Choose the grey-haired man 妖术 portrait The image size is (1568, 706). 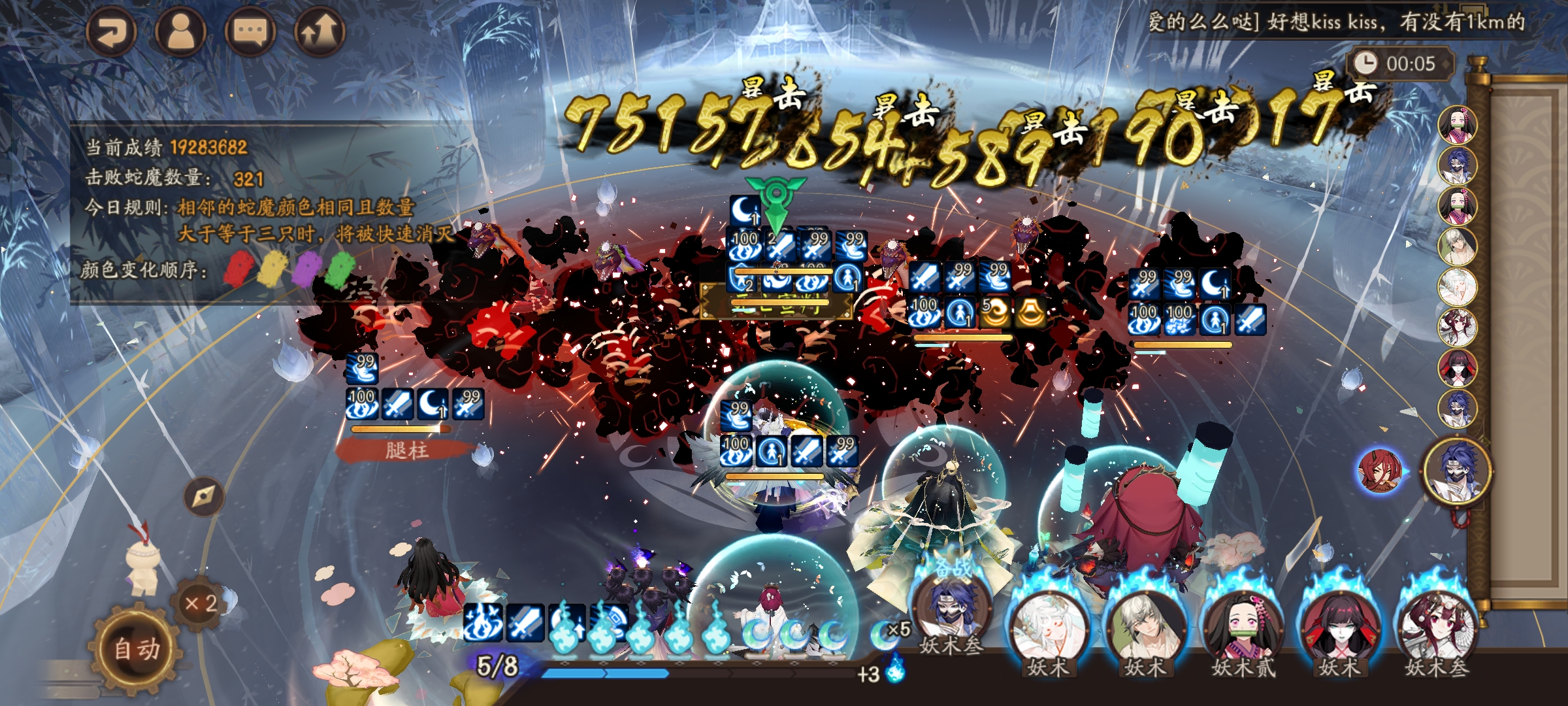[1145, 628]
